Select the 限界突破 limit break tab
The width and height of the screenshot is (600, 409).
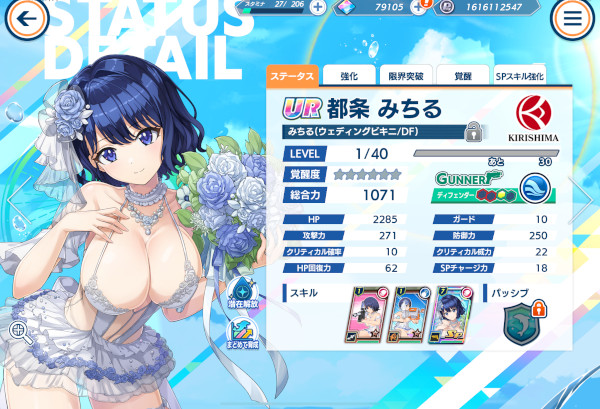coord(405,76)
